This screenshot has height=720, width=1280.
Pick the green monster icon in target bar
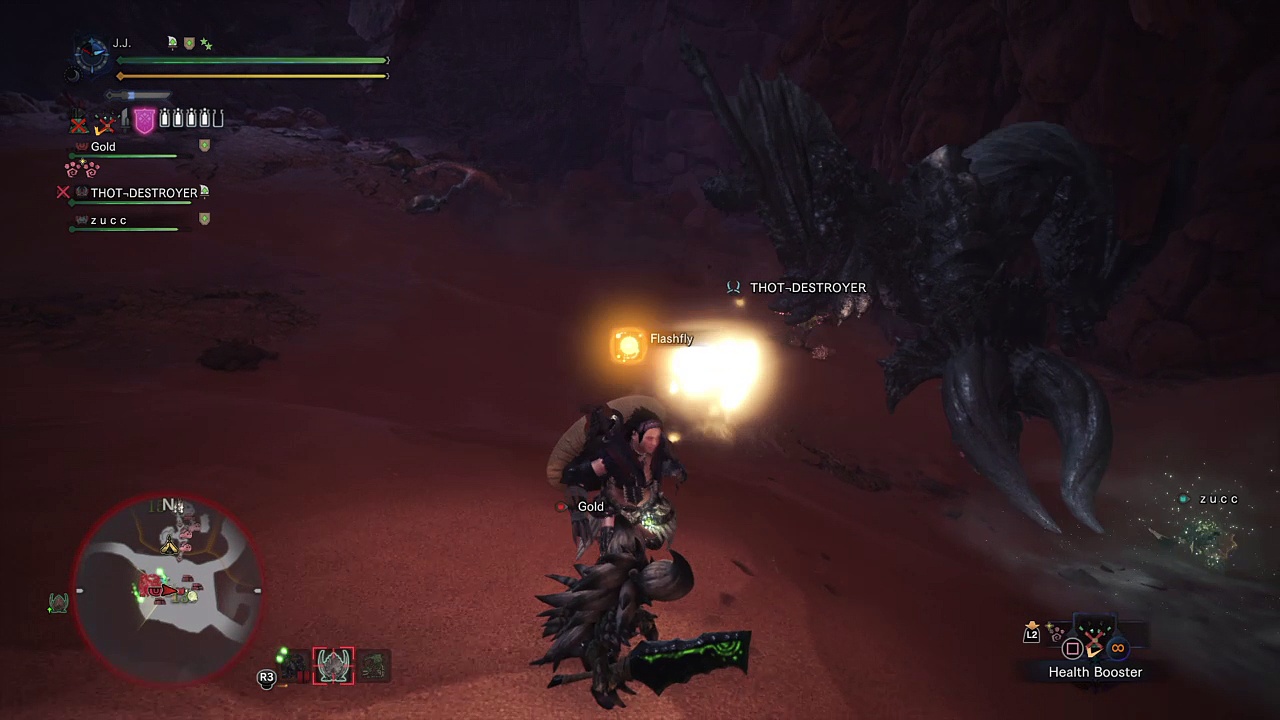pos(374,666)
